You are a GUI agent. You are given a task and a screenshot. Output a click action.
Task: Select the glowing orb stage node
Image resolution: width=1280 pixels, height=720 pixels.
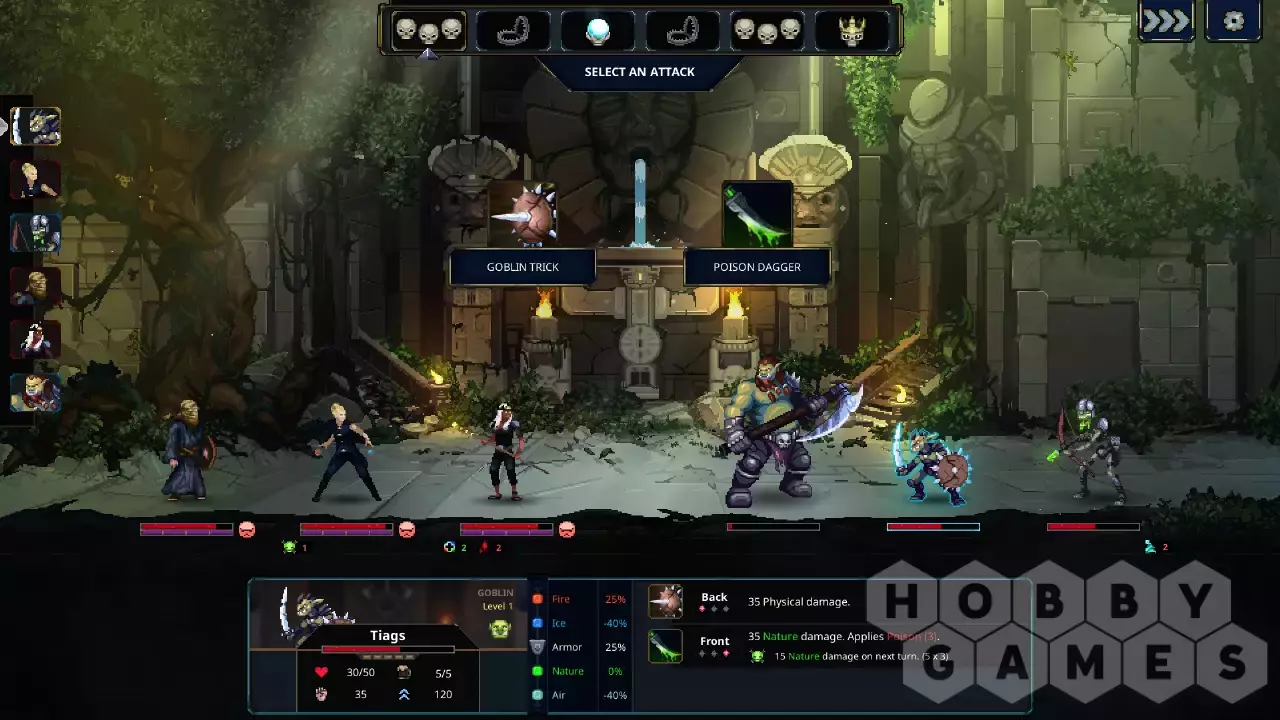pos(598,31)
